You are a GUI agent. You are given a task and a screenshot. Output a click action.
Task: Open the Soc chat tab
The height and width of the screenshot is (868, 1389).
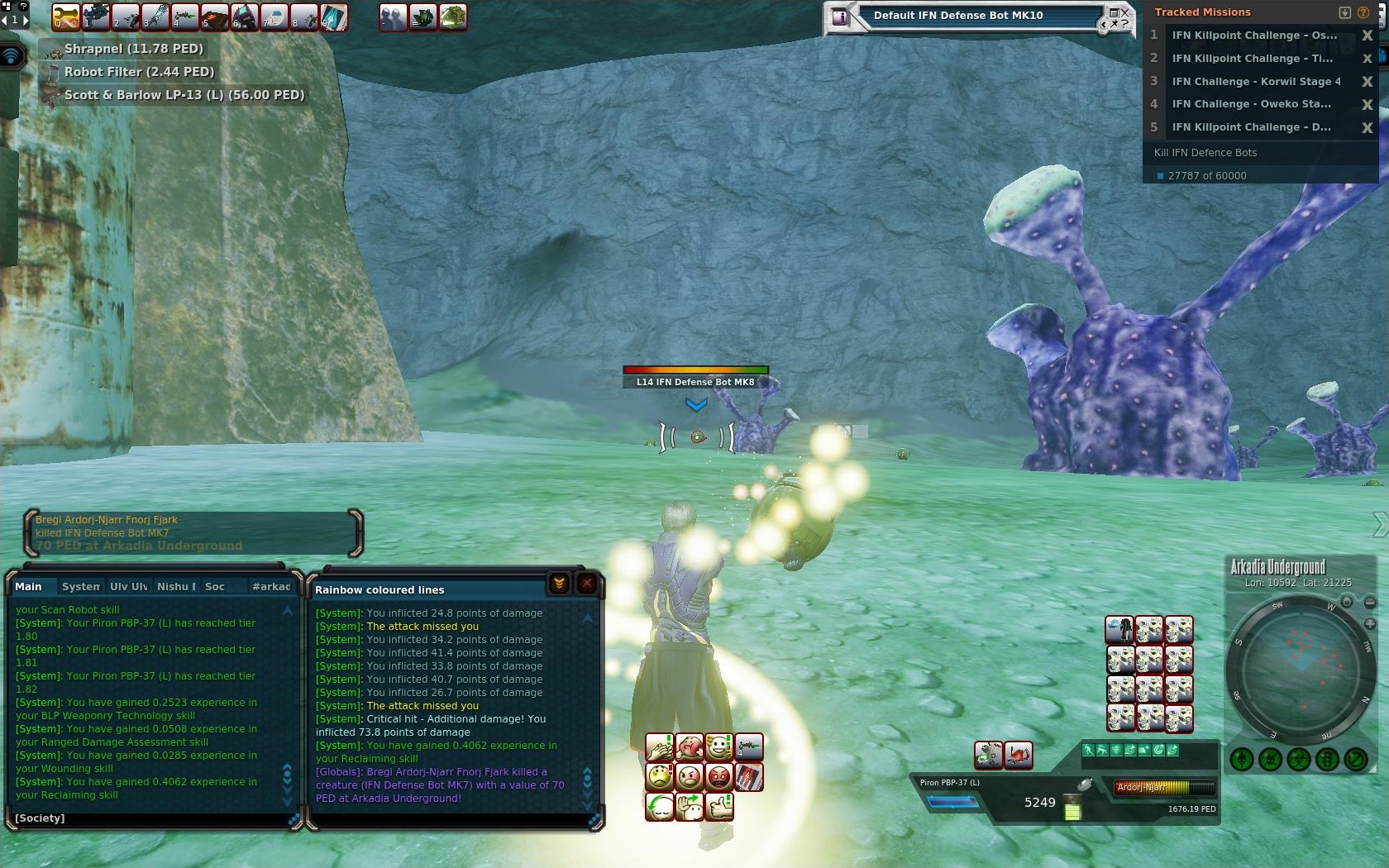215,586
